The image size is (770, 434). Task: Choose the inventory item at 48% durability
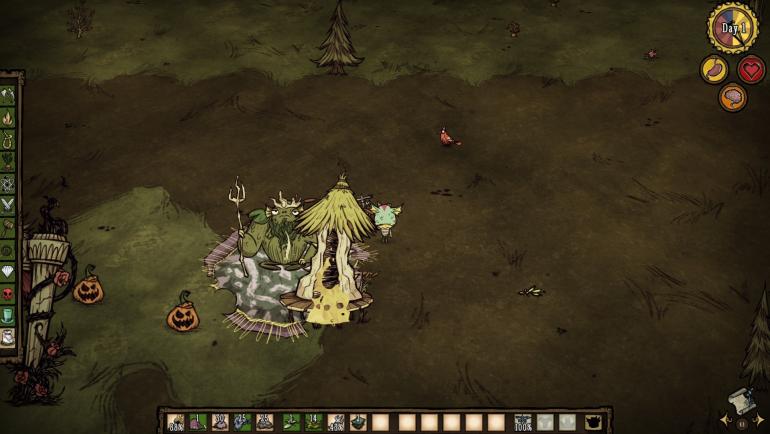[x=336, y=422]
